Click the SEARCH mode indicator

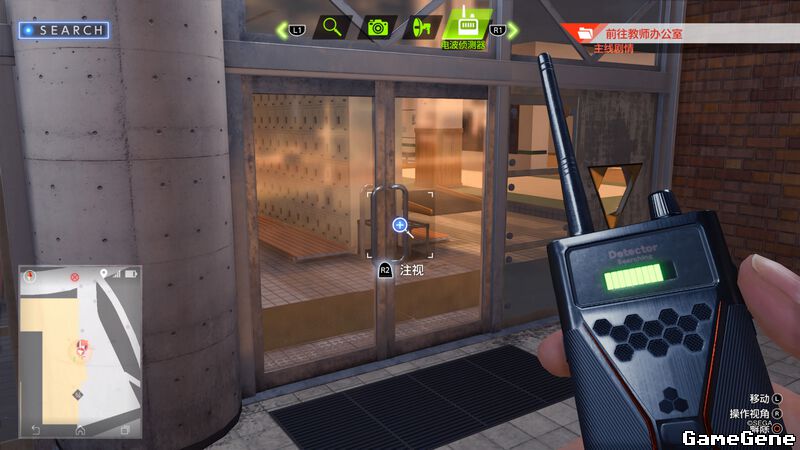tap(64, 30)
